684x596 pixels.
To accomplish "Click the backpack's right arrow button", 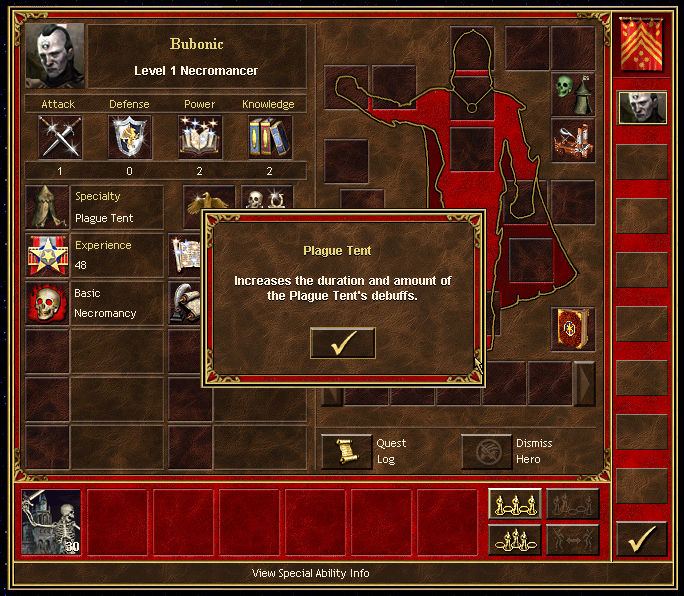I will 584,383.
